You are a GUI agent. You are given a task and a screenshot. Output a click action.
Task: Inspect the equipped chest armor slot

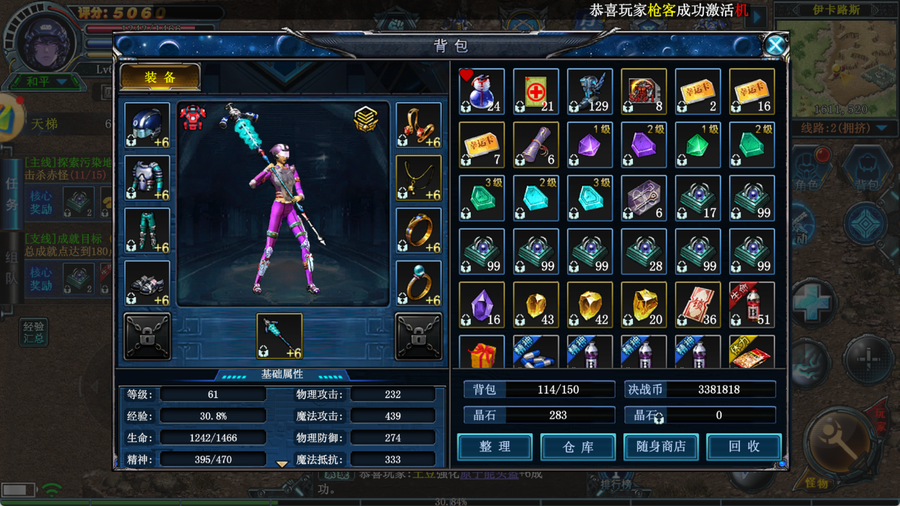point(147,178)
